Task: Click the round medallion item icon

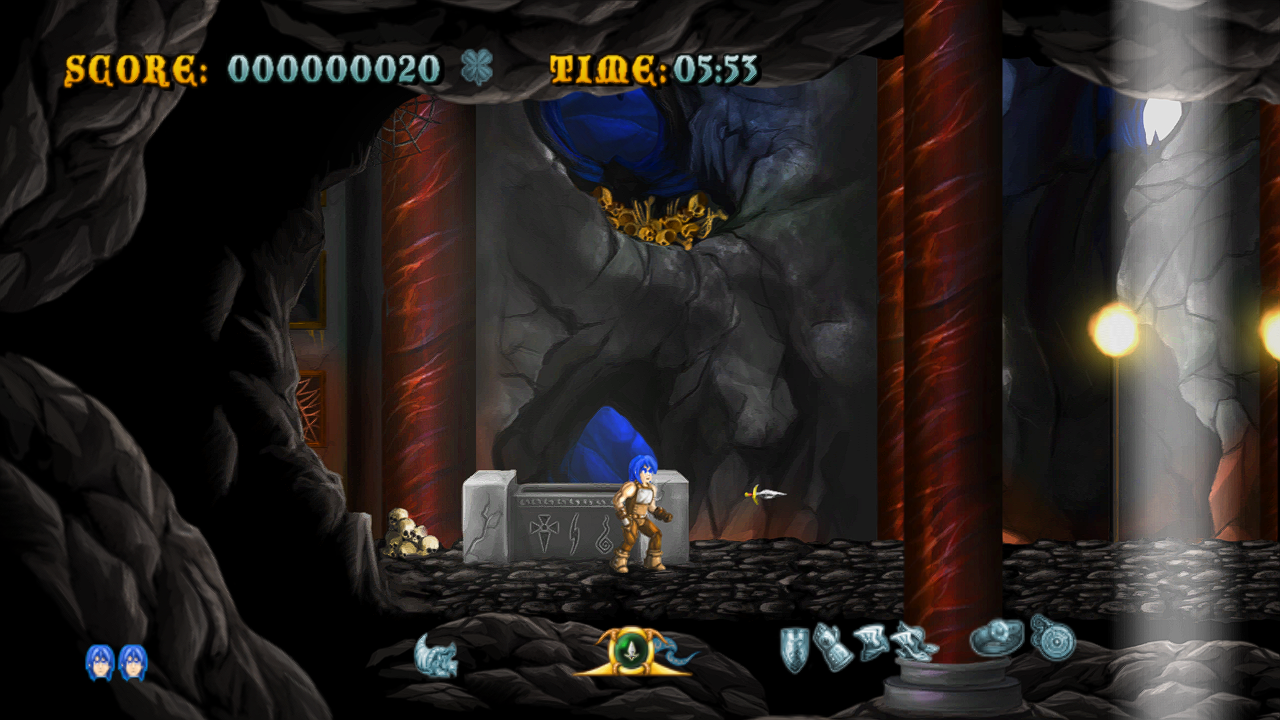Action: 1052,636
